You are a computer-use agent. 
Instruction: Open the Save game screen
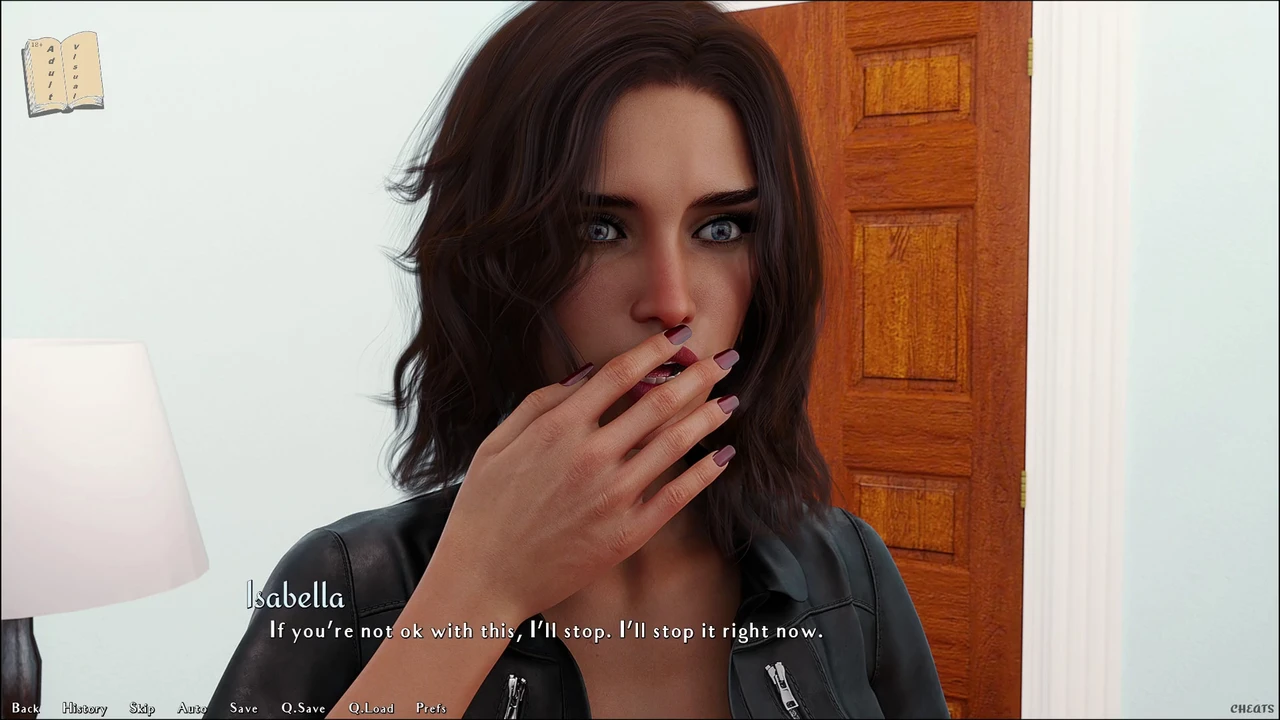click(x=243, y=708)
